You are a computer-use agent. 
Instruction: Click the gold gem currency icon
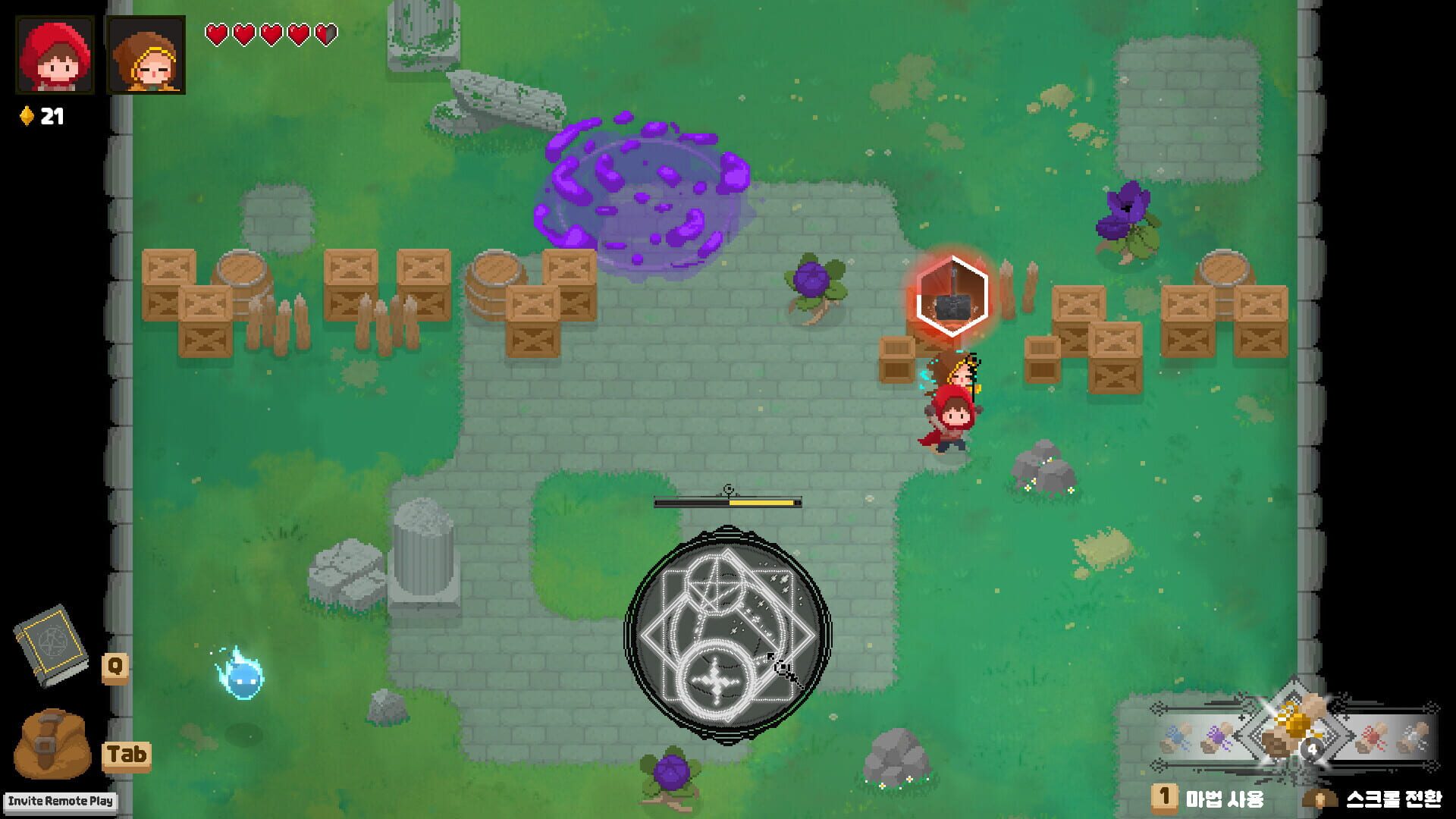tap(26, 115)
